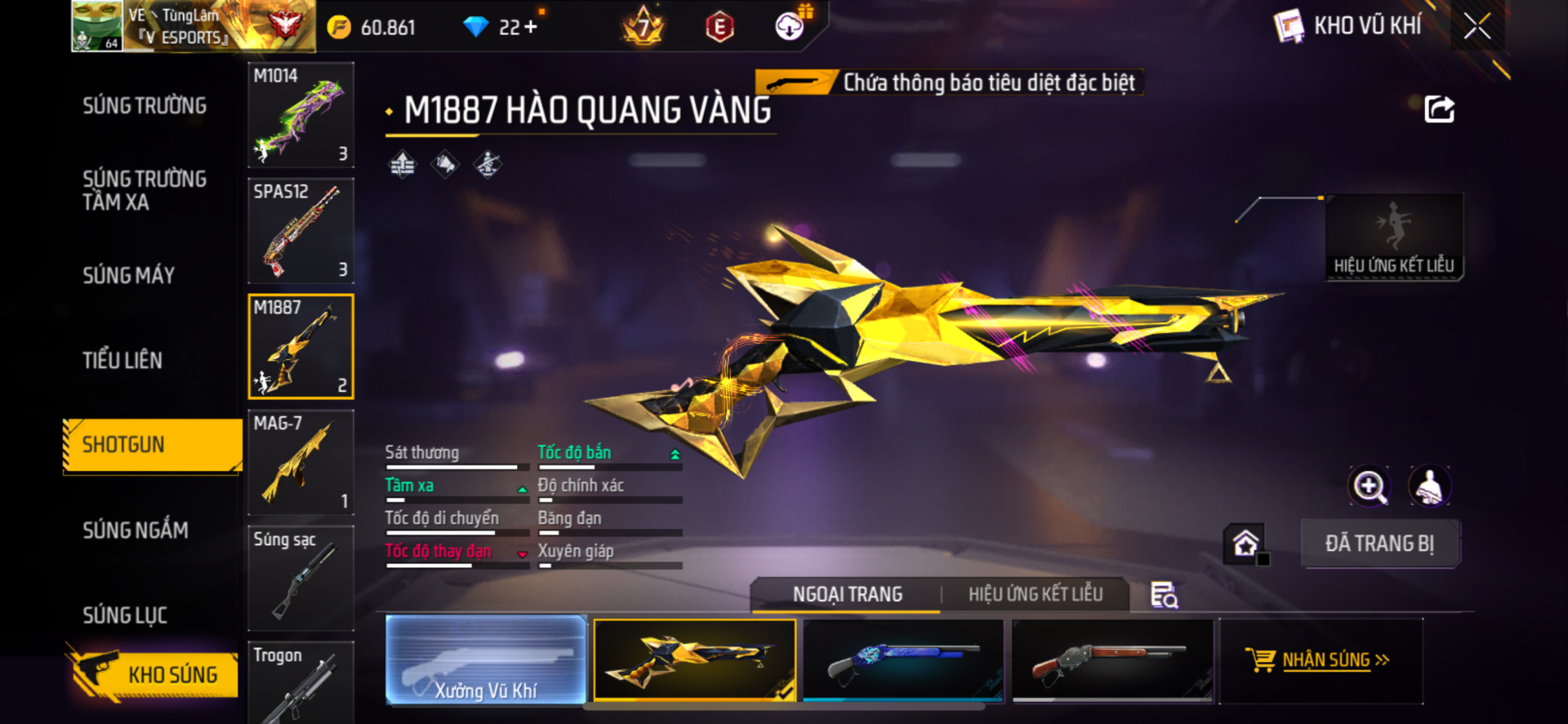This screenshot has width=1568, height=724.
Task: Select the Súng Trường category
Action: 145,106
